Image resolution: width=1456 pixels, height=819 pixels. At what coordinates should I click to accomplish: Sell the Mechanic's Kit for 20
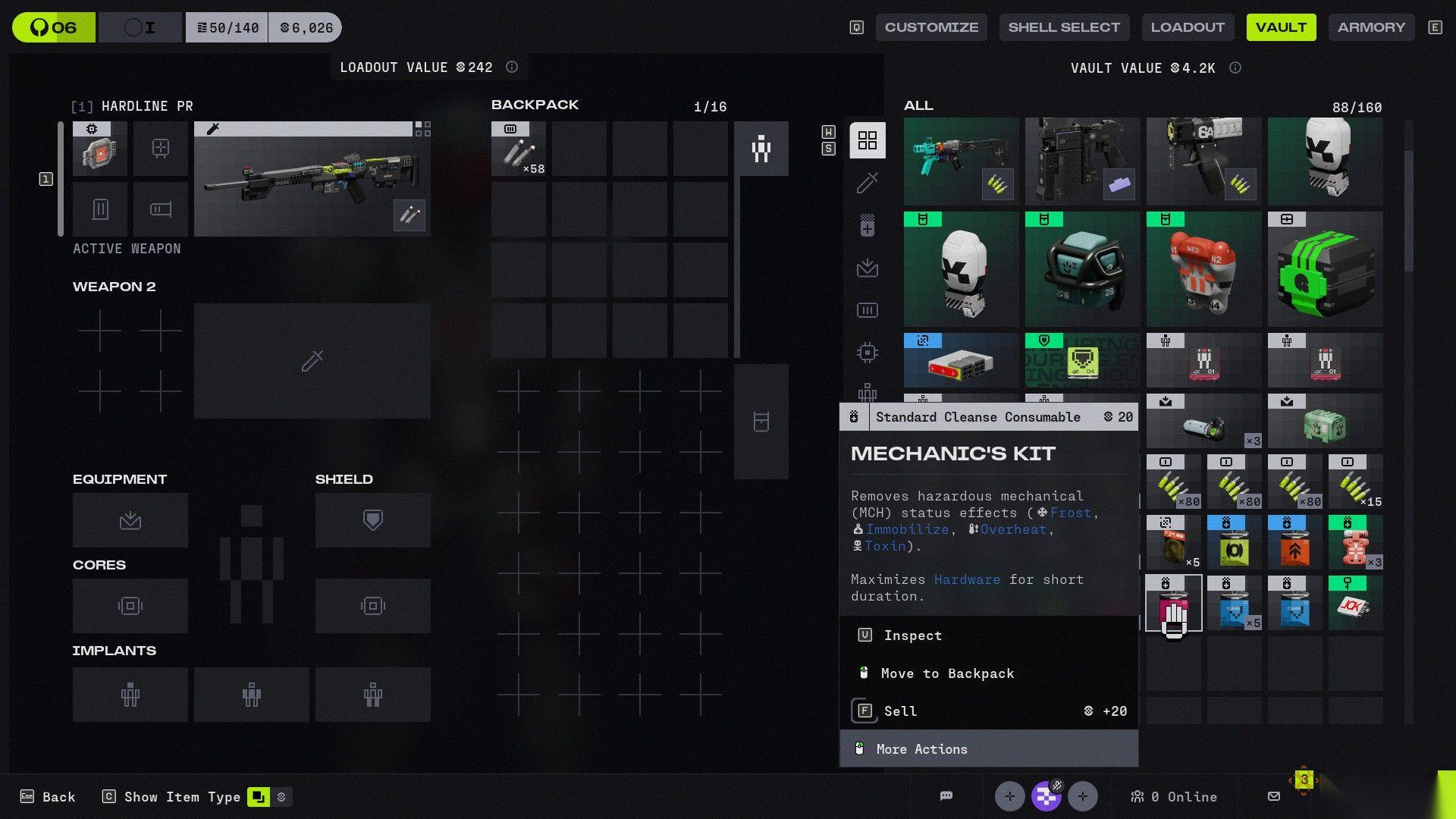click(x=900, y=711)
